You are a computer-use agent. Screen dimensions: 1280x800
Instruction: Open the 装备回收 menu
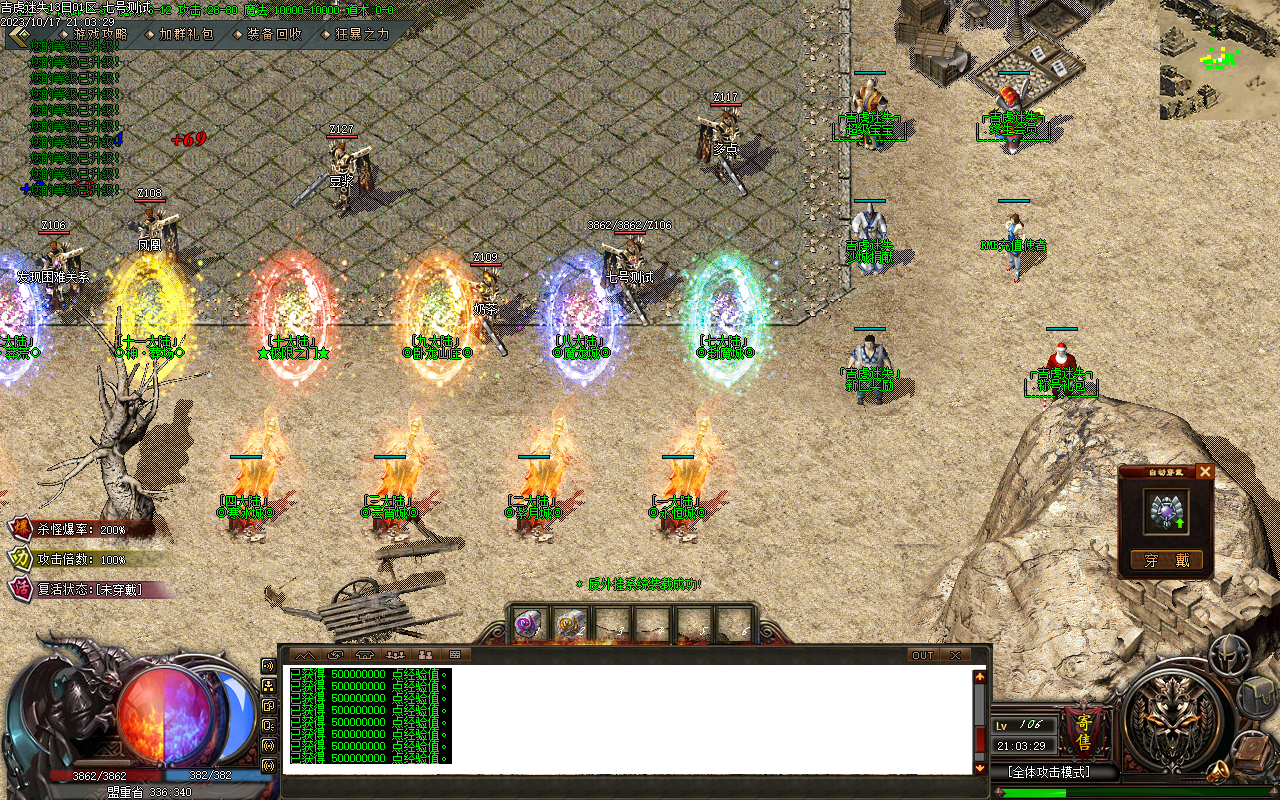pyautogui.click(x=272, y=32)
